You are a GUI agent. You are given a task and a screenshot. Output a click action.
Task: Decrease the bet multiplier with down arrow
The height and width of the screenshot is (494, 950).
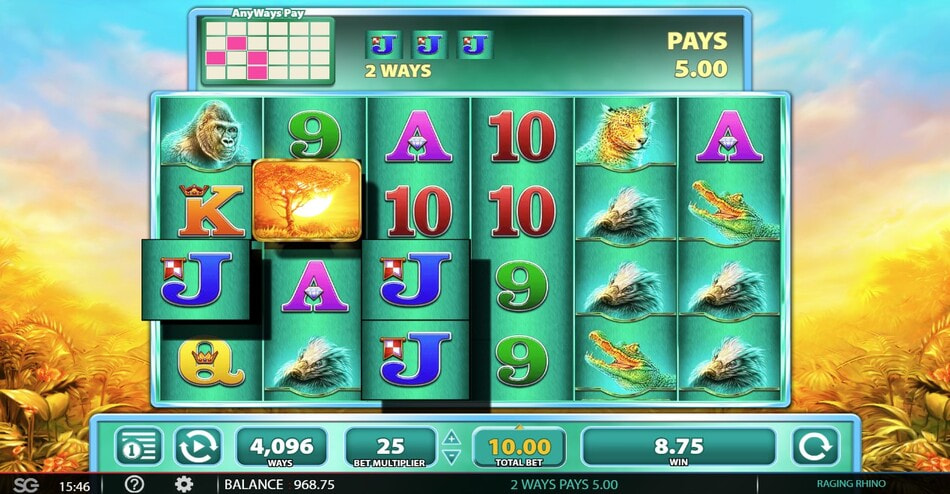[451, 455]
